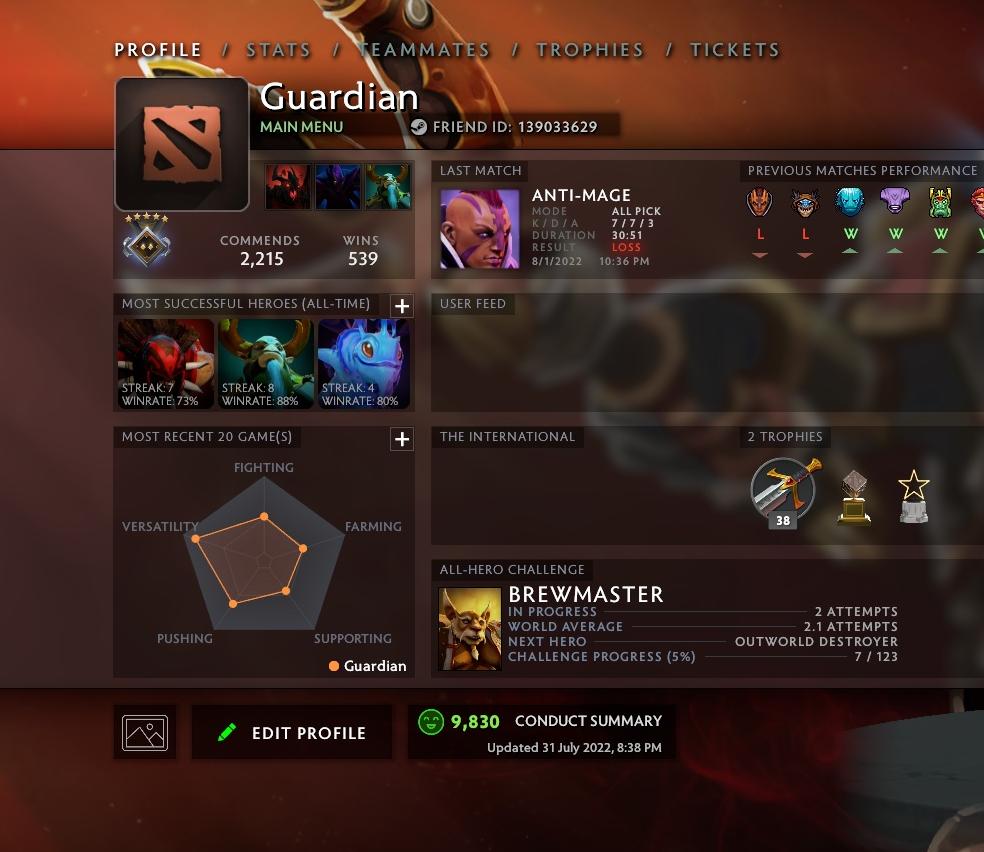The height and width of the screenshot is (852, 984).
Task: Click the Guardian rank medal
Action: pos(146,240)
